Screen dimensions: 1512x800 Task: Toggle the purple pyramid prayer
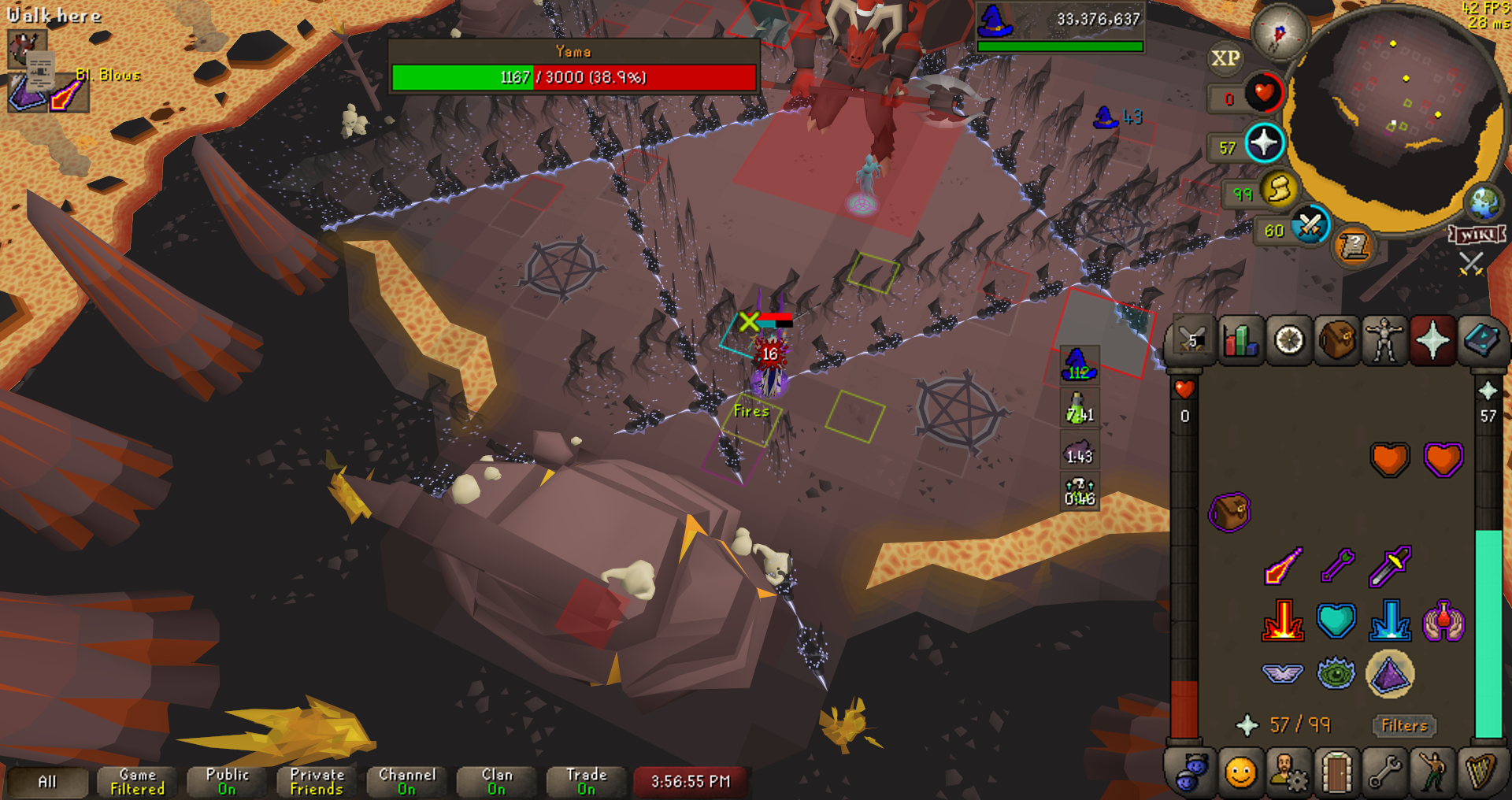tap(1389, 674)
